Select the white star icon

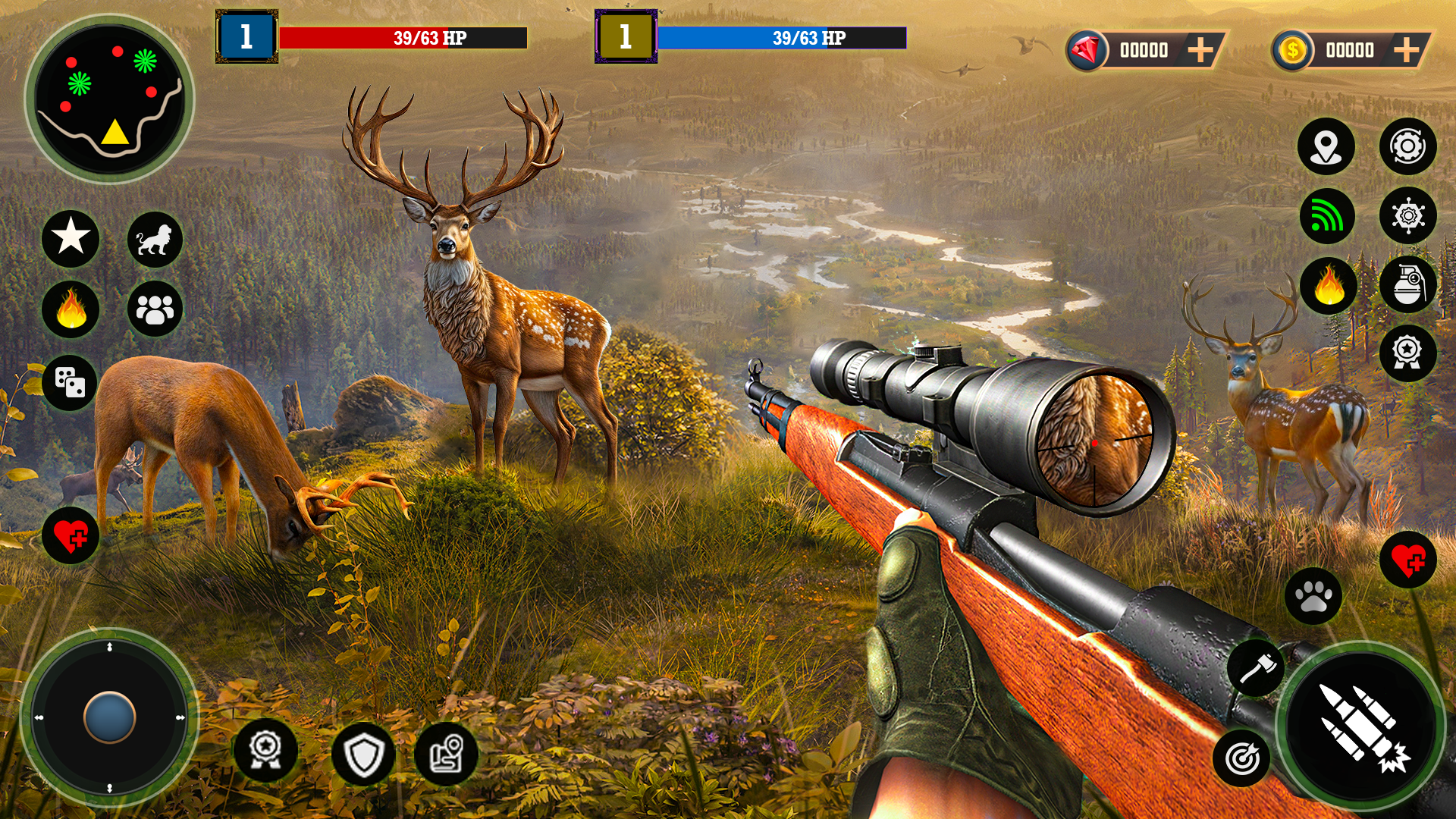[x=71, y=238]
